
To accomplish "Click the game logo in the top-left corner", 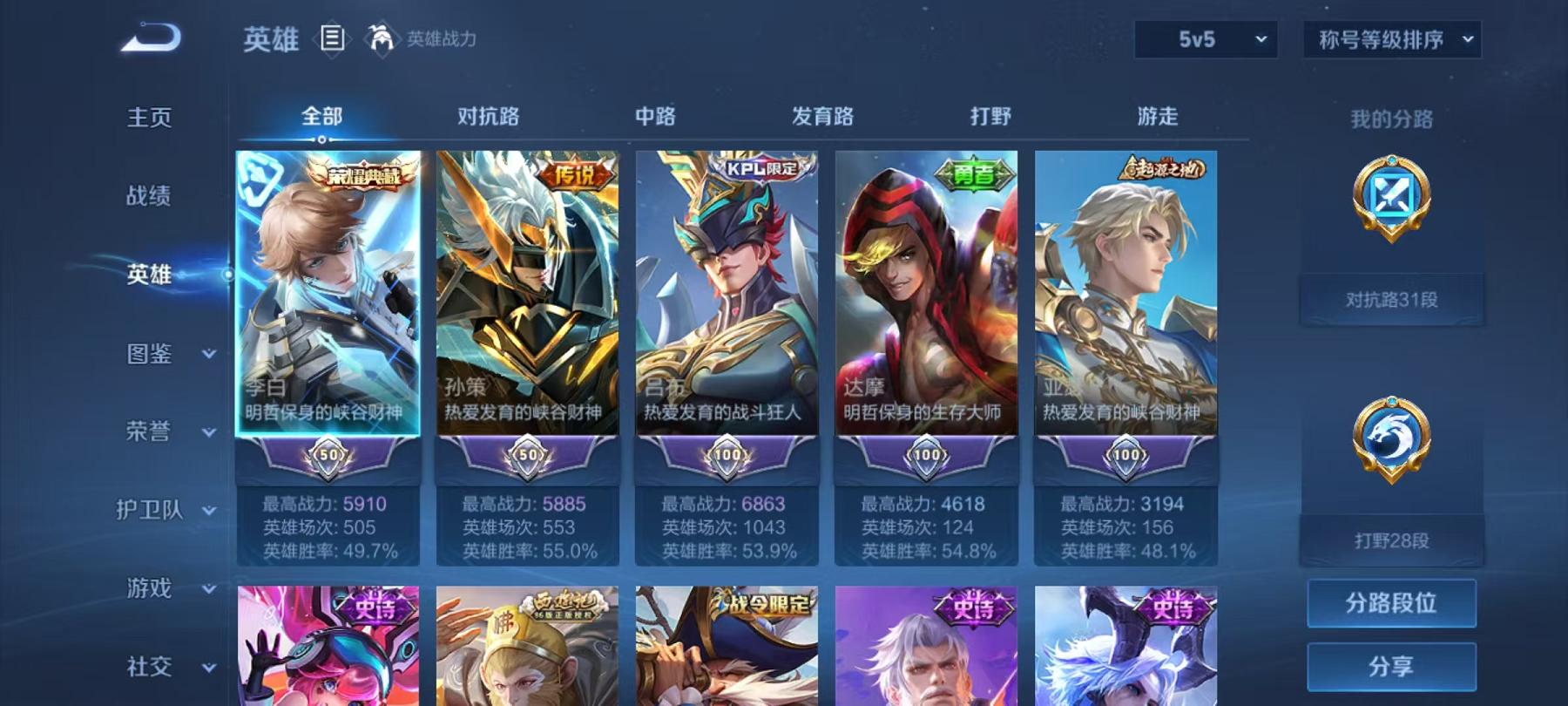I will tap(150, 37).
